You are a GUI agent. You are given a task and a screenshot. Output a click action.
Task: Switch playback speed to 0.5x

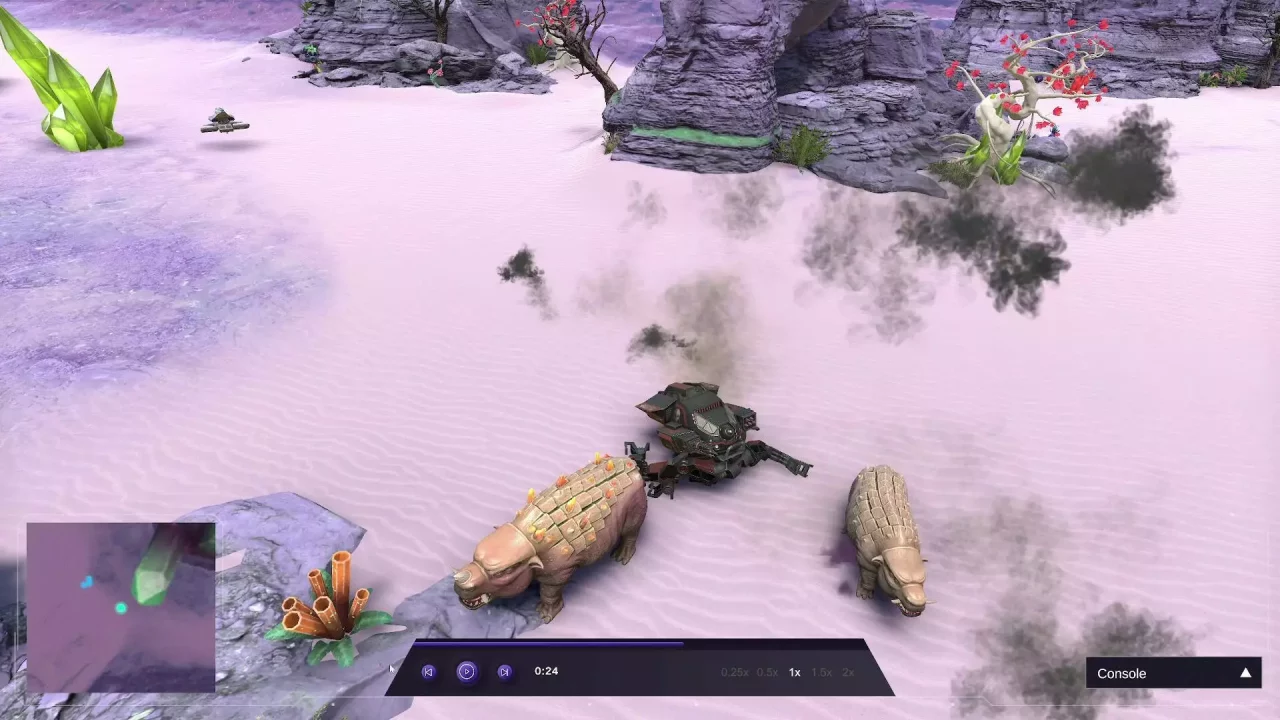767,673
